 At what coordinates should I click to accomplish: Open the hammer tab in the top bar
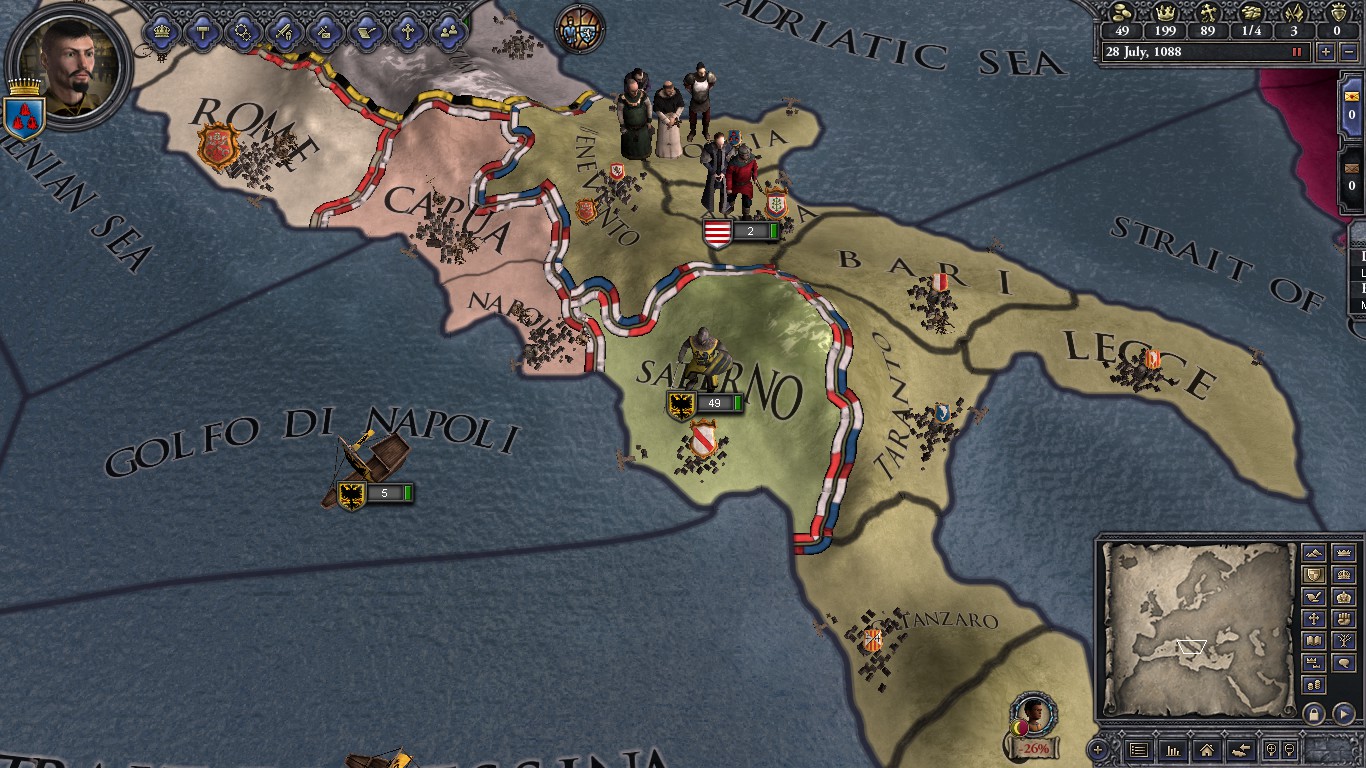(x=202, y=31)
